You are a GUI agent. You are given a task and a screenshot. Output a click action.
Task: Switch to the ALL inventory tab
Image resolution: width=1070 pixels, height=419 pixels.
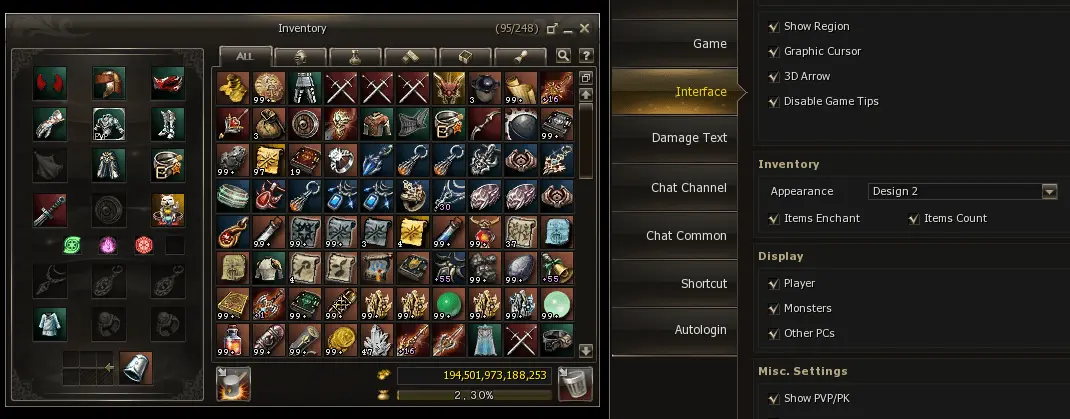coord(244,56)
